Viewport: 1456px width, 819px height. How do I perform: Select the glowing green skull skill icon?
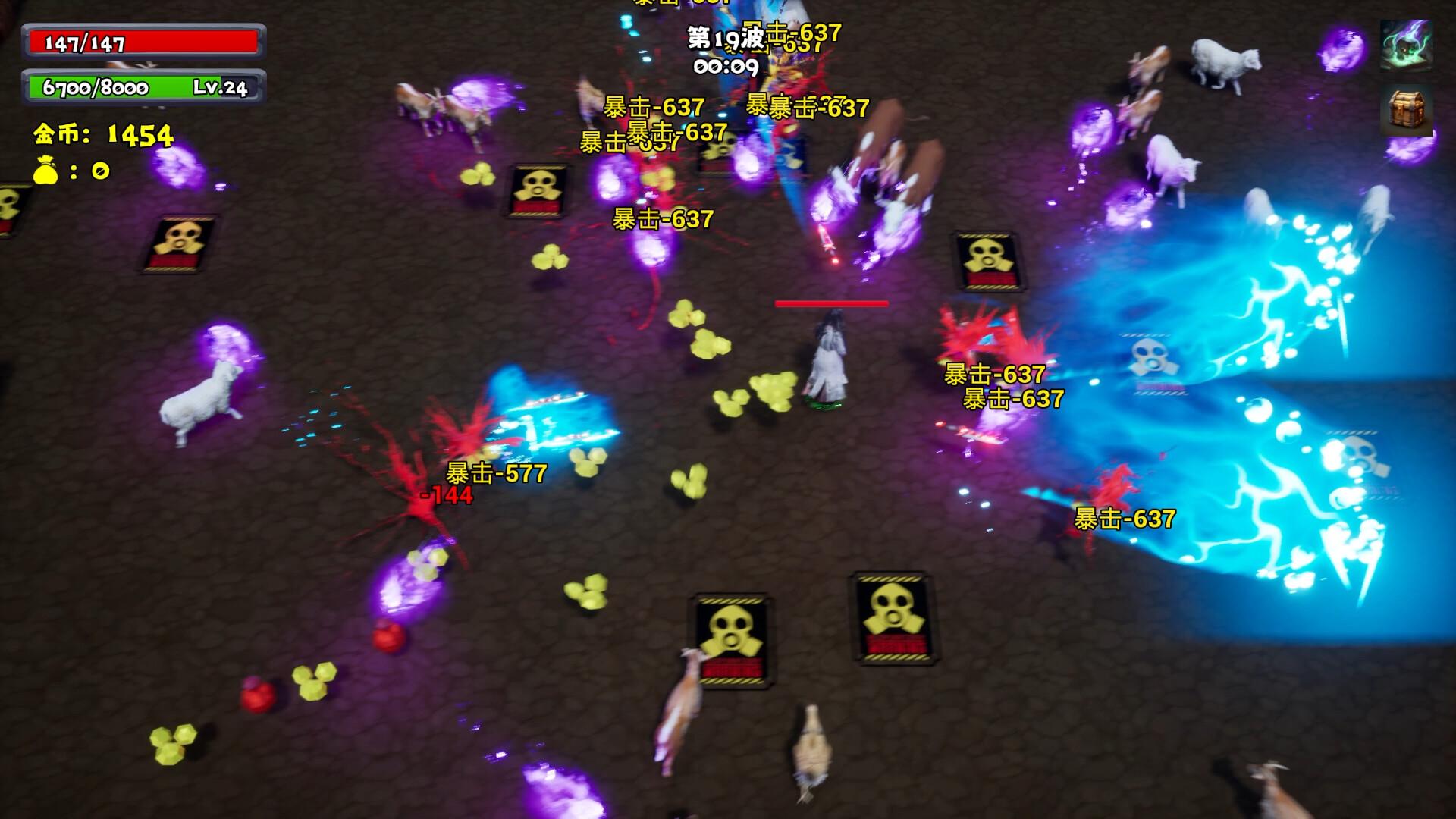(1406, 45)
